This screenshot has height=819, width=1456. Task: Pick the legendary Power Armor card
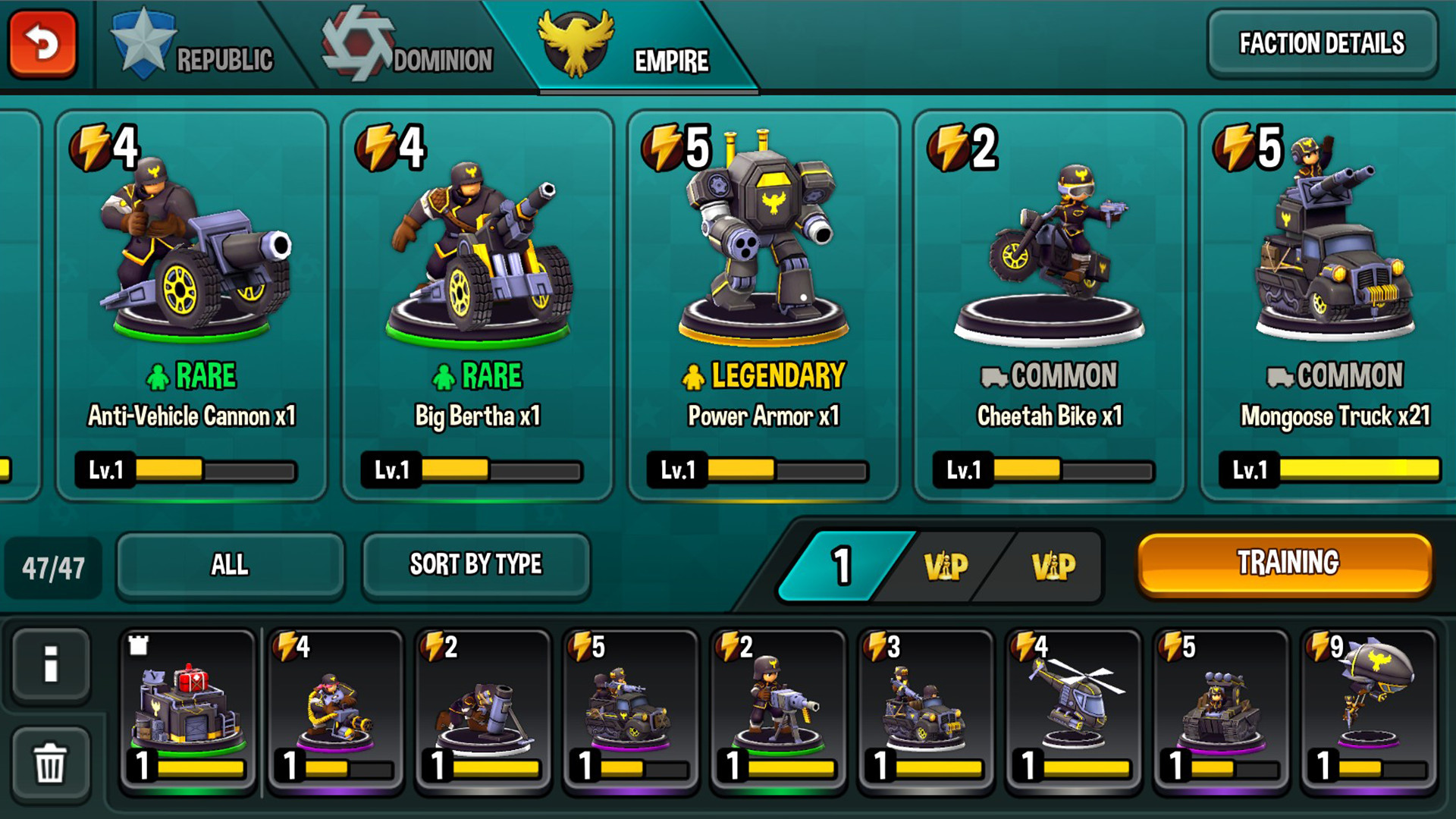click(x=764, y=305)
